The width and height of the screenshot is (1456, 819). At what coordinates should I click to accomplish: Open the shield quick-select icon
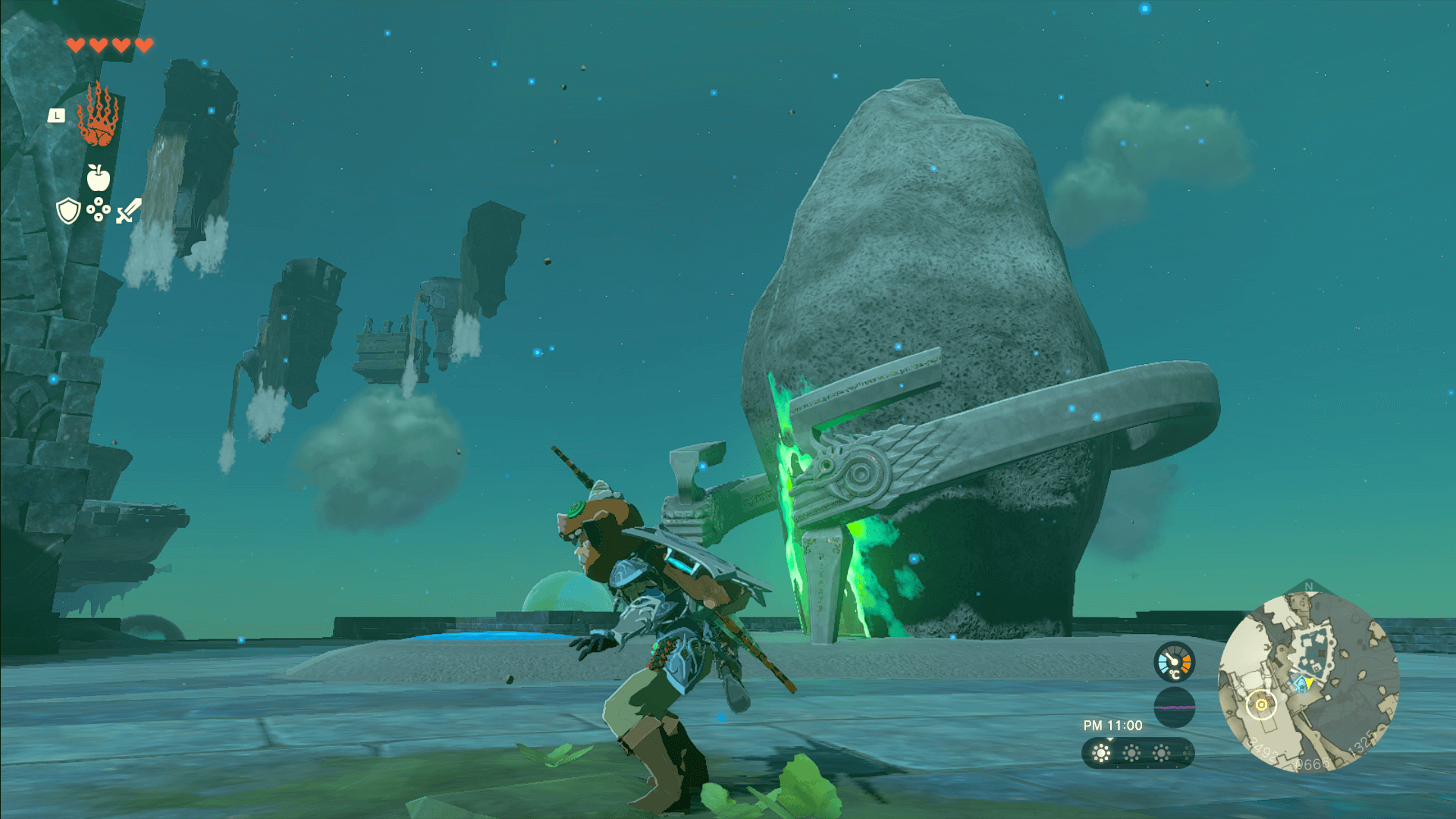68,211
